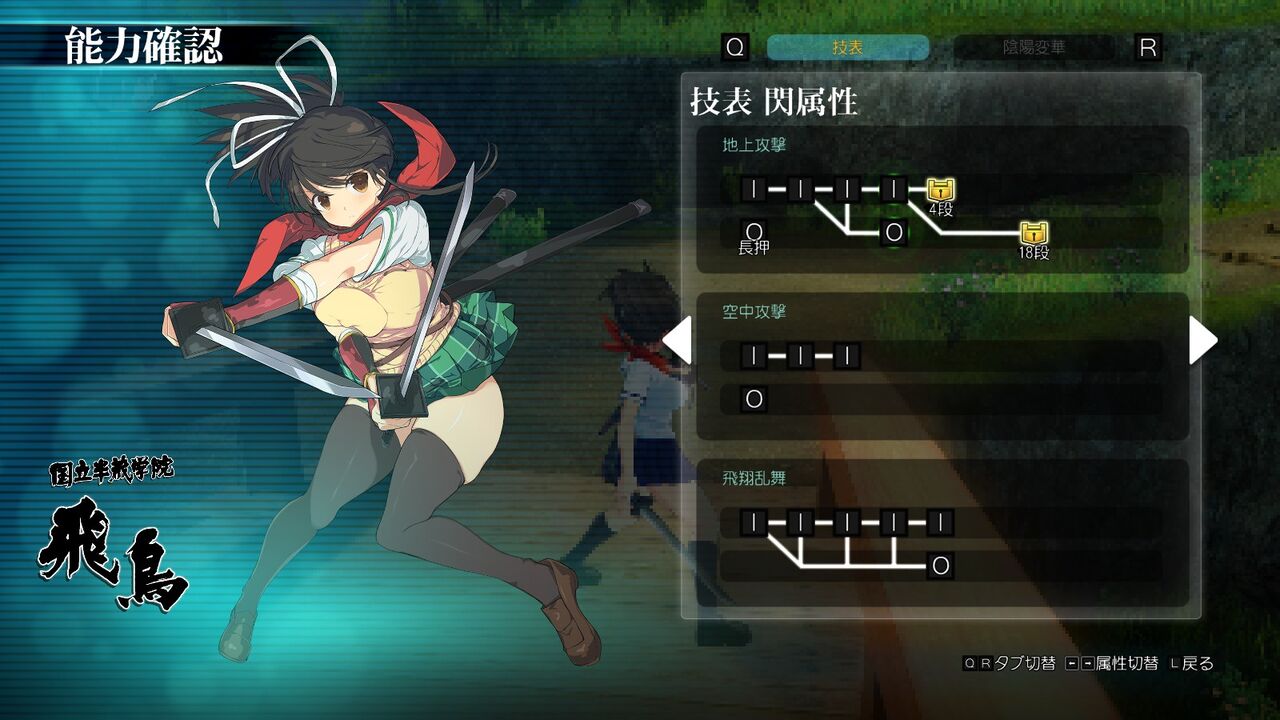Choose the 長押 hold attack node
This screenshot has height=720, width=1280.
[x=754, y=234]
